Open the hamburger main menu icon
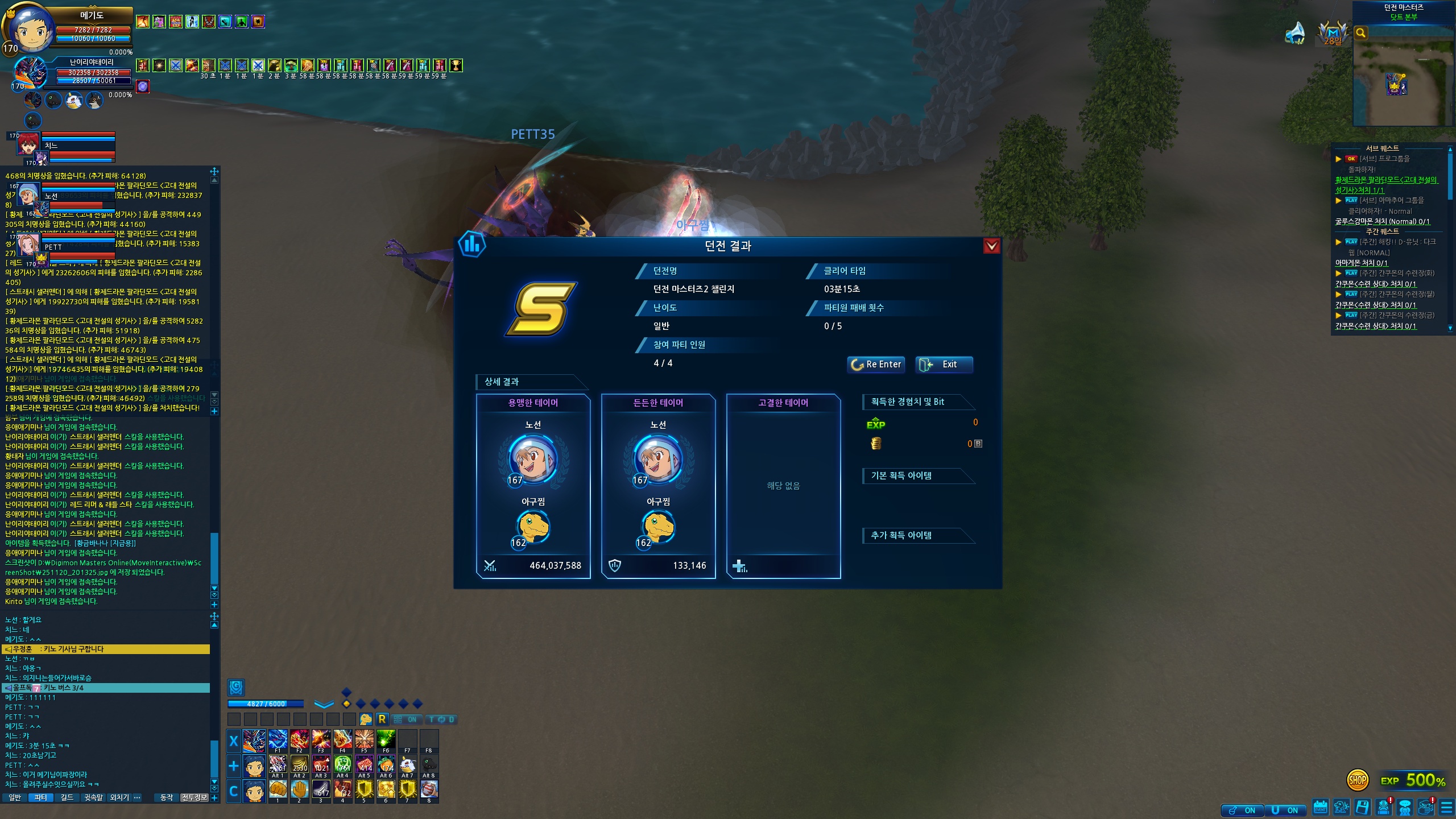This screenshot has height=819, width=1456. [1446, 808]
